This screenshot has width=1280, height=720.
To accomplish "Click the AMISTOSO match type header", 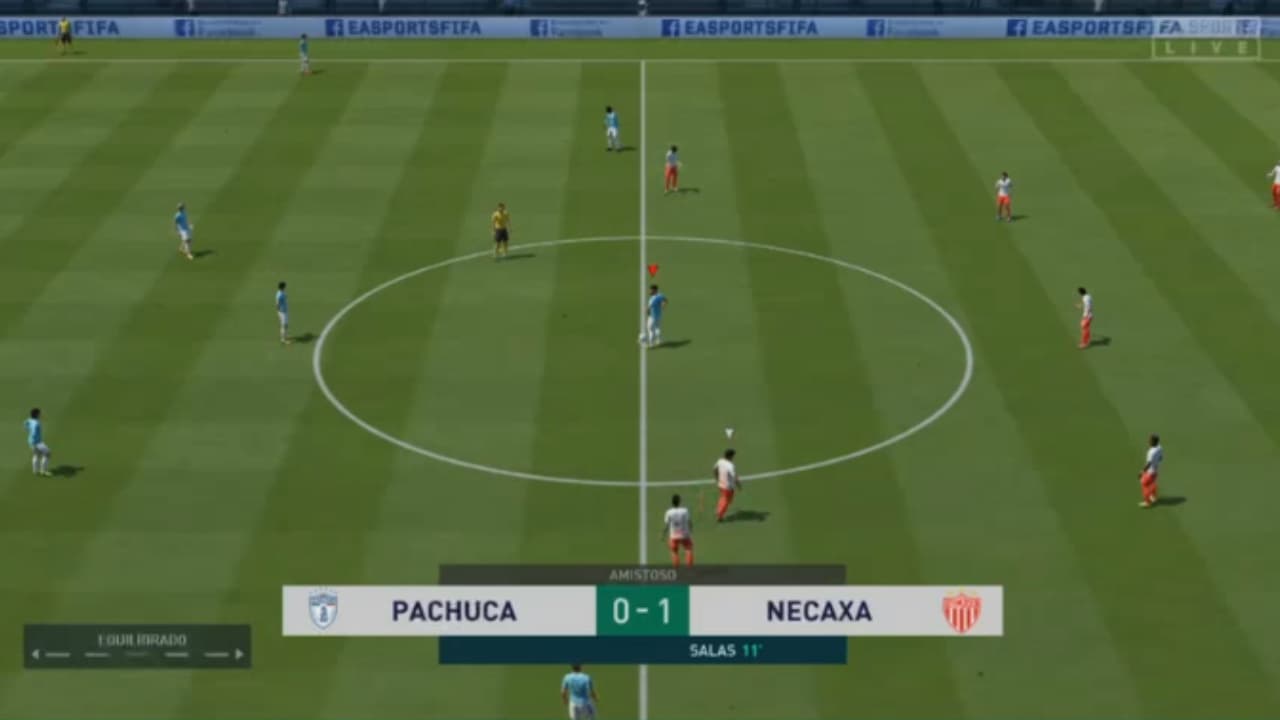I will click(641, 572).
